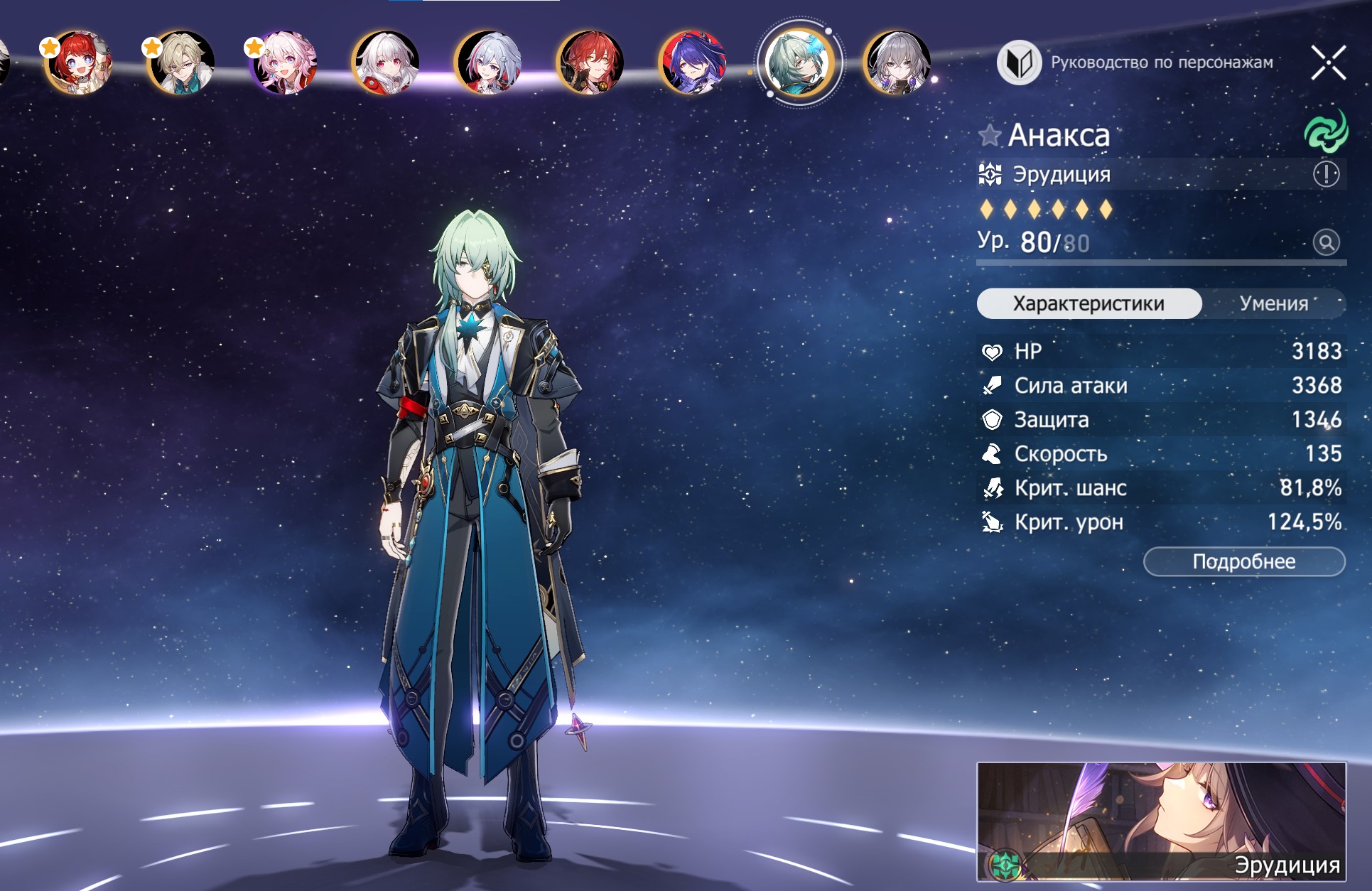1372x891 pixels.
Task: Choose the red-haired woman portrait
Action: pyautogui.click(x=590, y=63)
